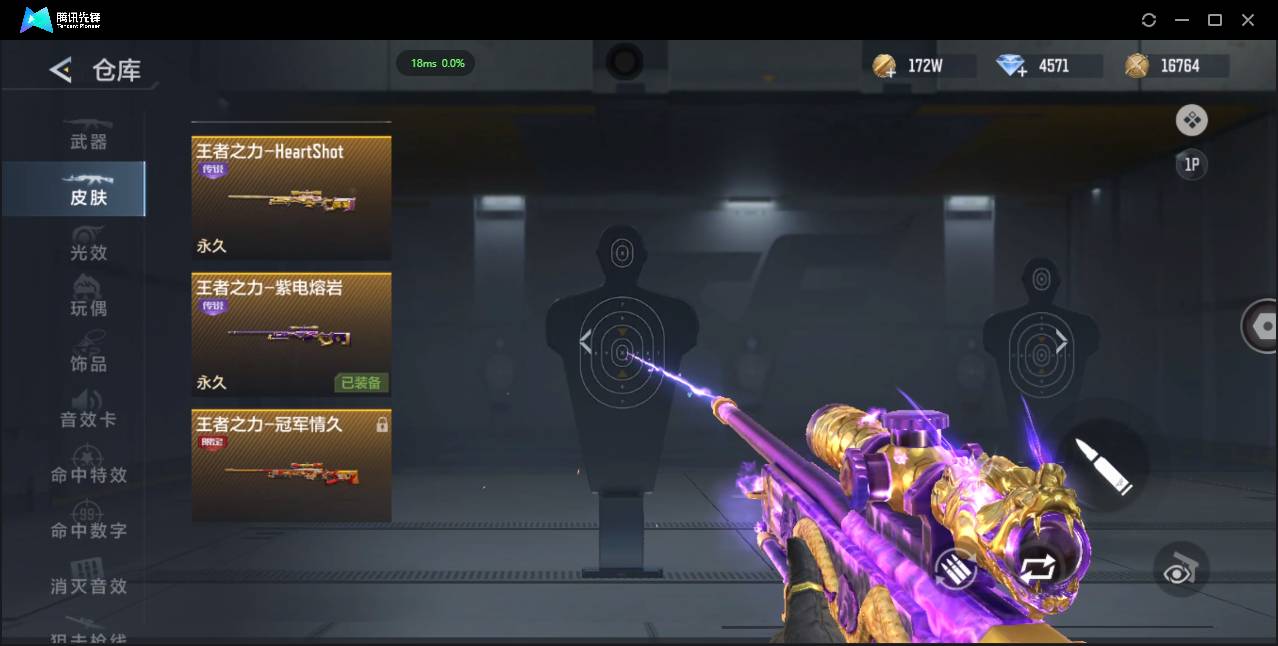Toggle the eye visibility icon

1181,569
